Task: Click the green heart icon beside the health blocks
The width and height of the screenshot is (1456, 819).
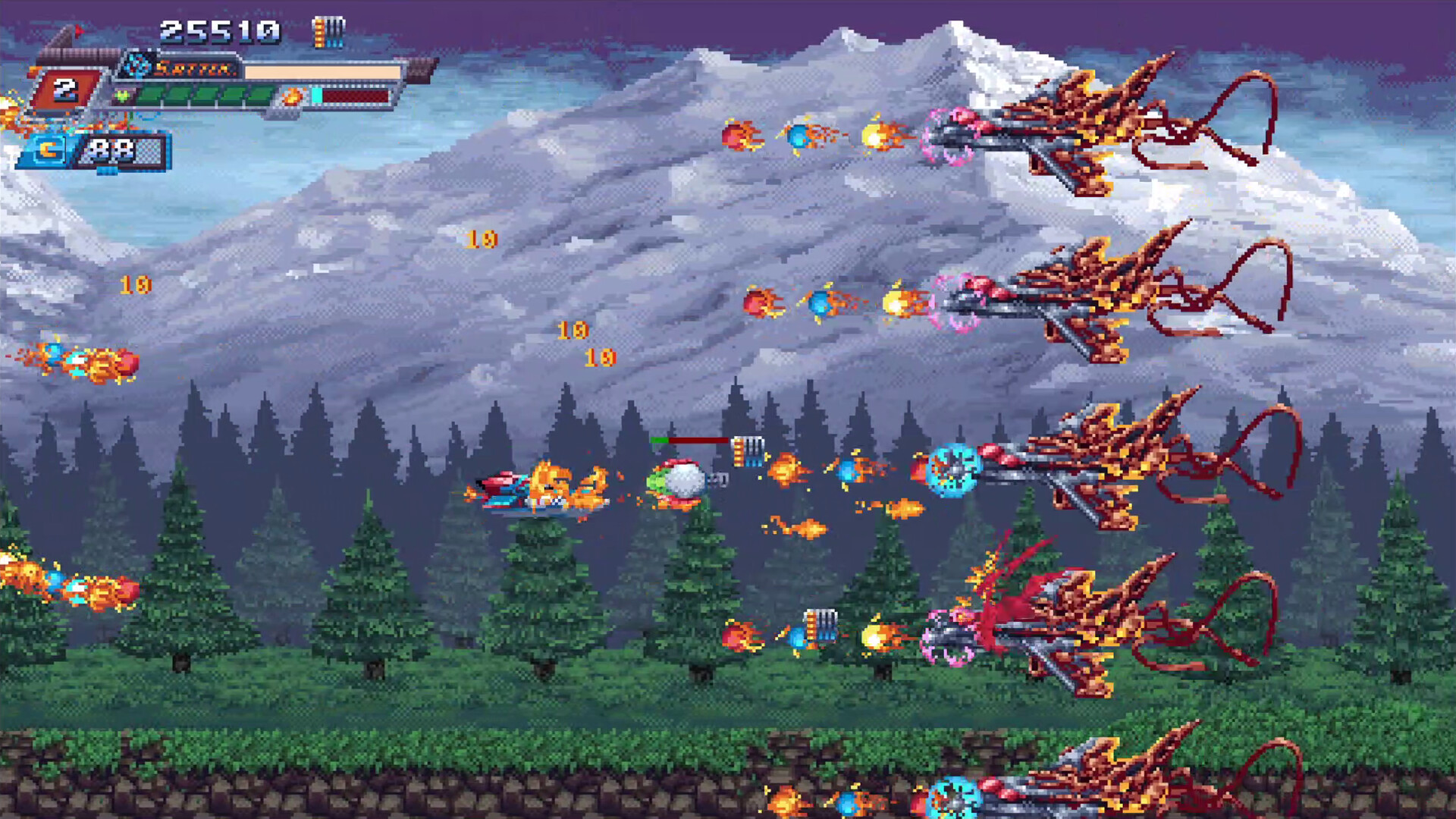Action: (121, 96)
